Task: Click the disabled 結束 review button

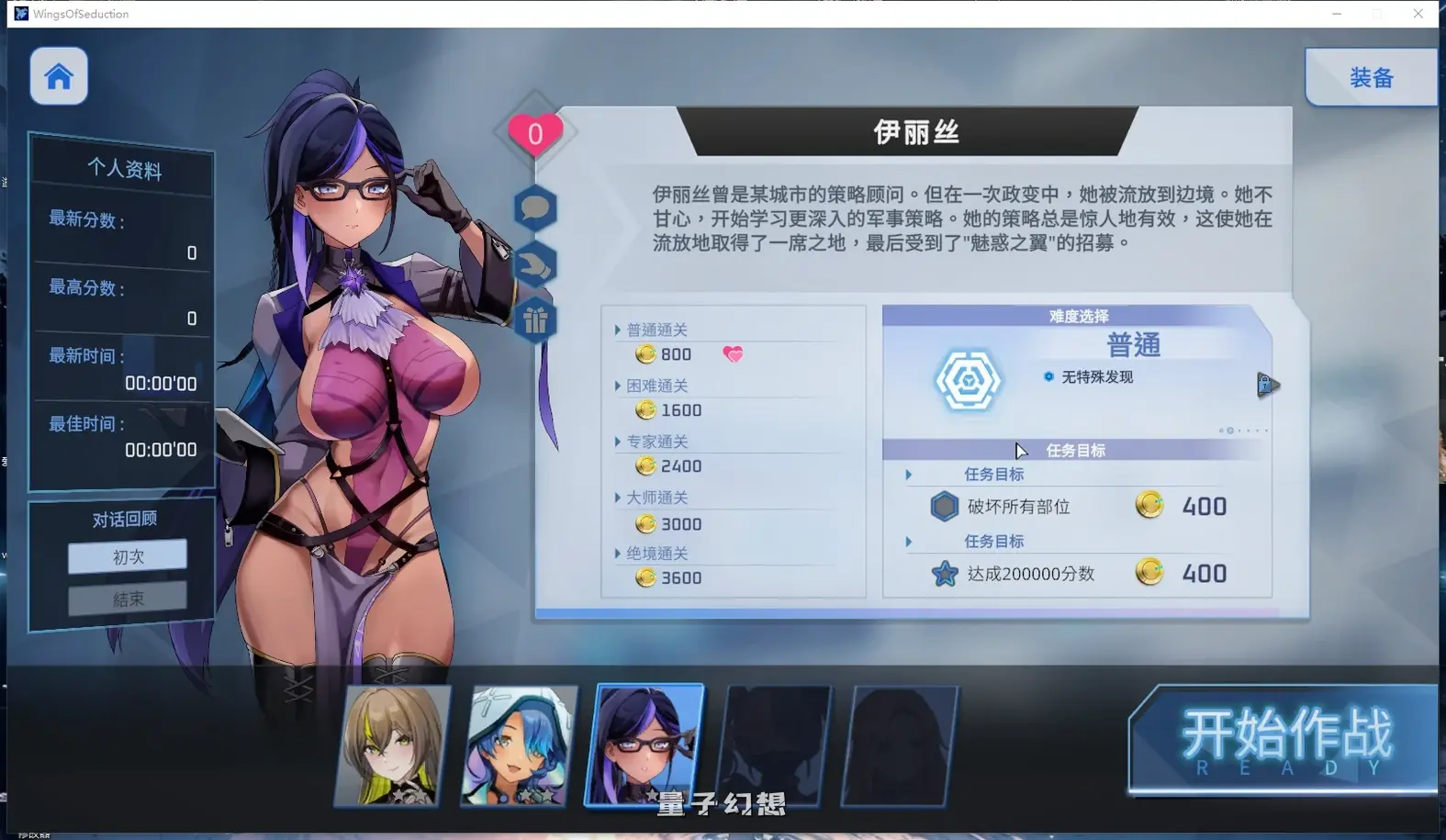Action: point(127,599)
